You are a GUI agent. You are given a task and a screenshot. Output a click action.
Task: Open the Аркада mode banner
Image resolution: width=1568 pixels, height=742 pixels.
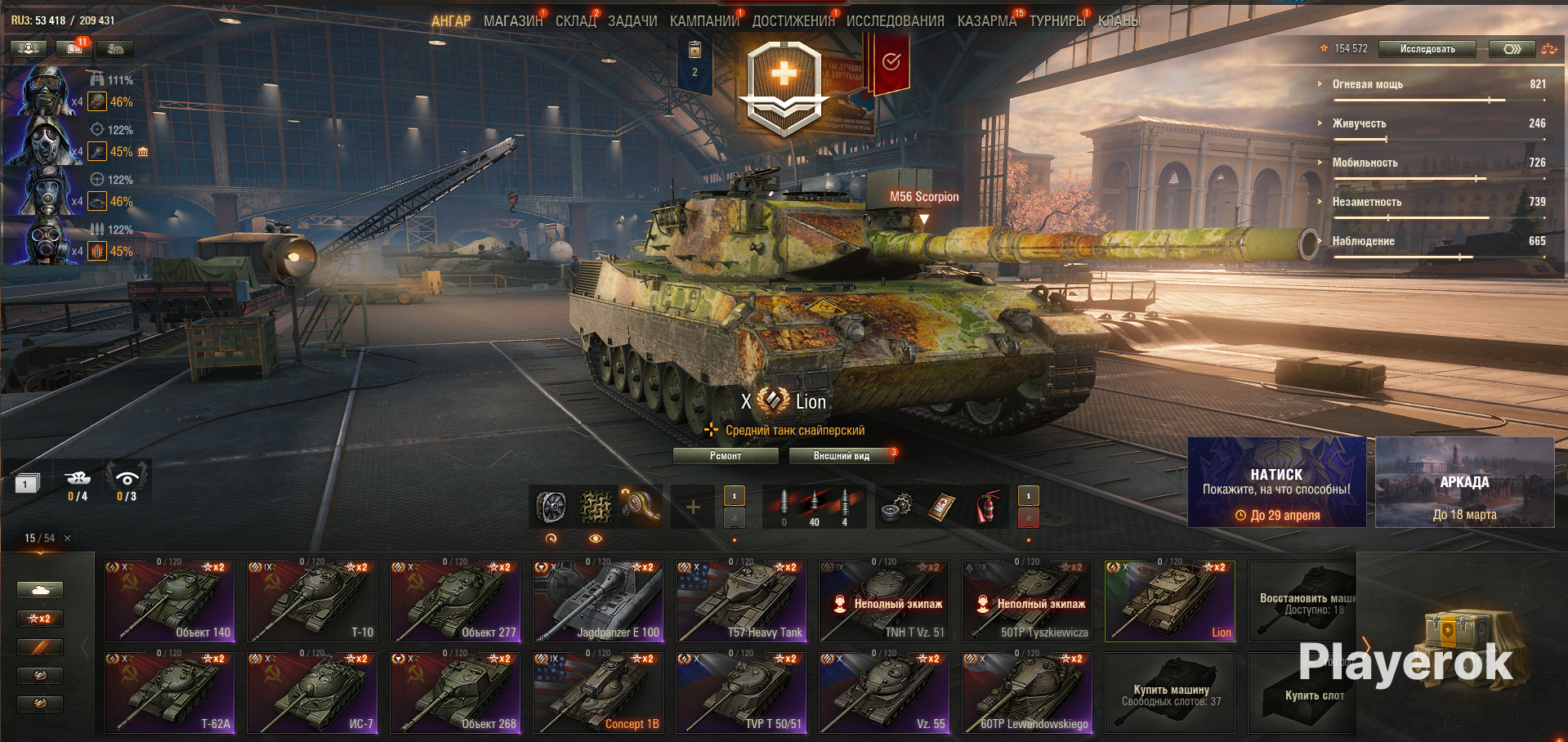click(x=1464, y=482)
